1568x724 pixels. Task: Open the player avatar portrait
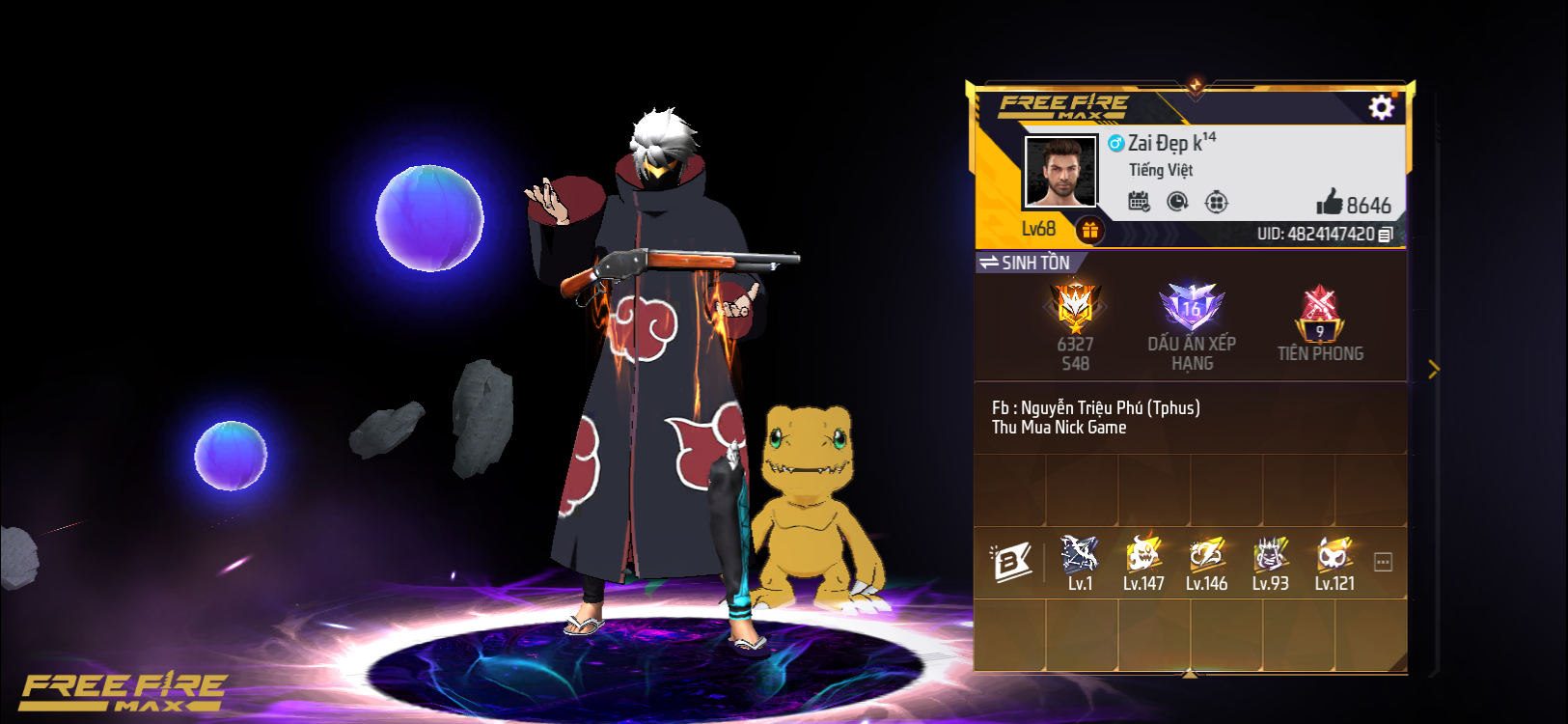(x=1059, y=174)
